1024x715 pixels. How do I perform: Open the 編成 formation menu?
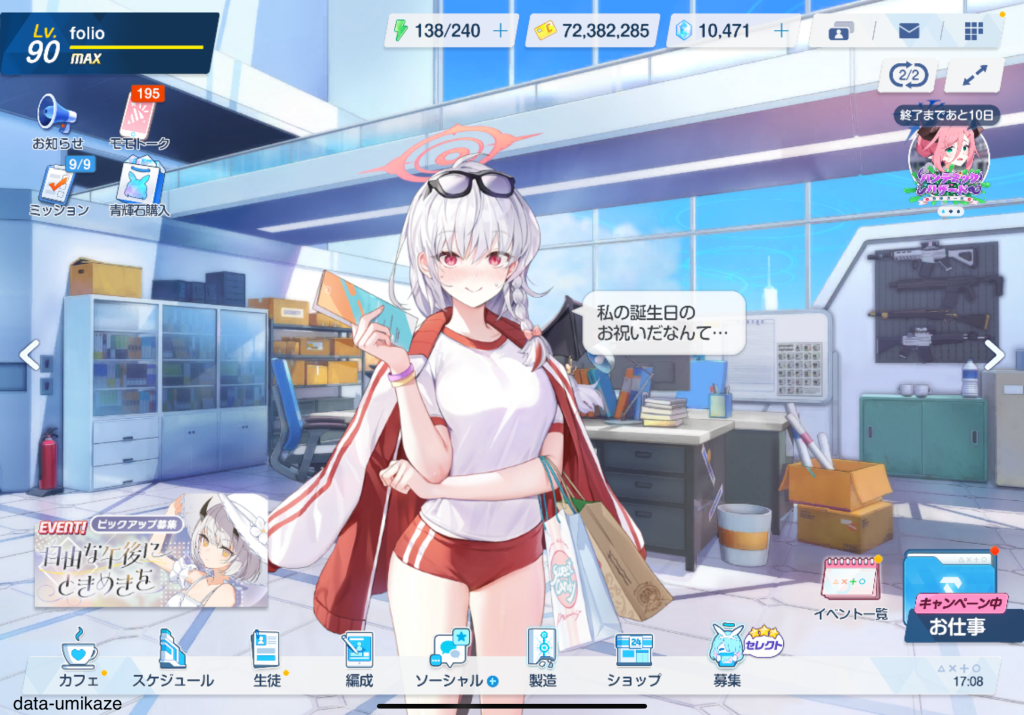click(x=358, y=658)
